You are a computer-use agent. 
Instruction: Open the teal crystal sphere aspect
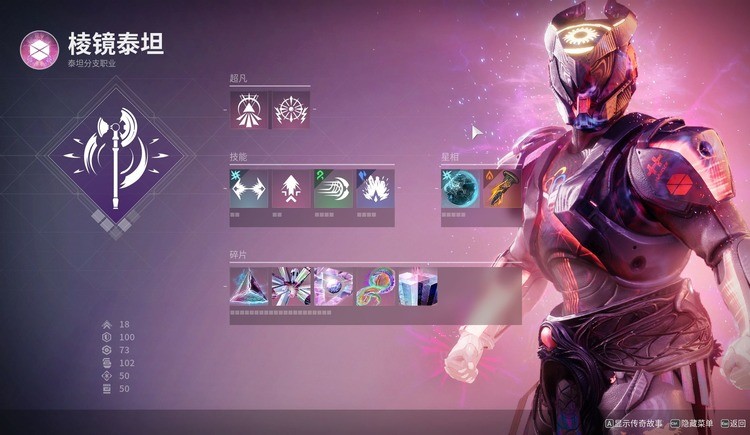461,188
